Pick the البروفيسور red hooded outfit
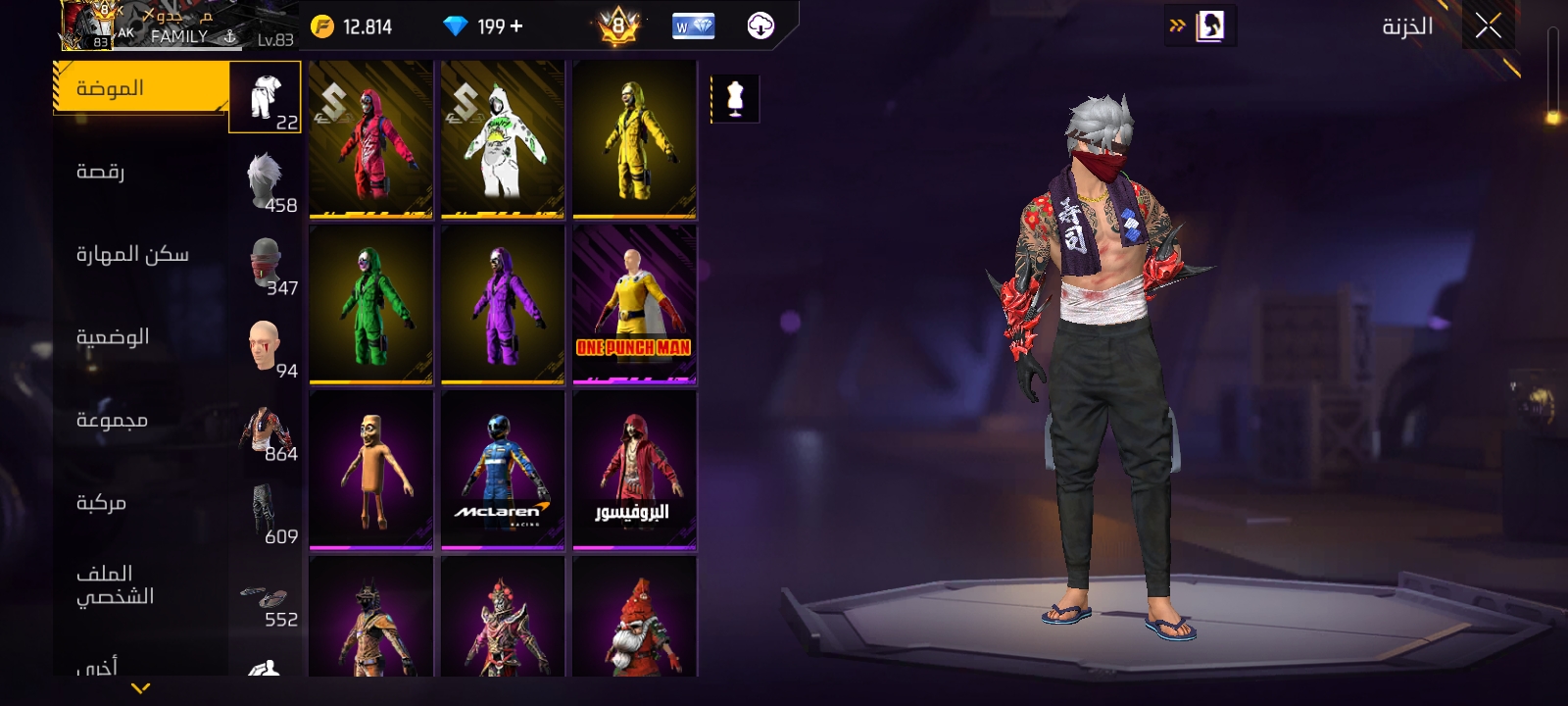This screenshot has width=1568, height=706. (634, 470)
